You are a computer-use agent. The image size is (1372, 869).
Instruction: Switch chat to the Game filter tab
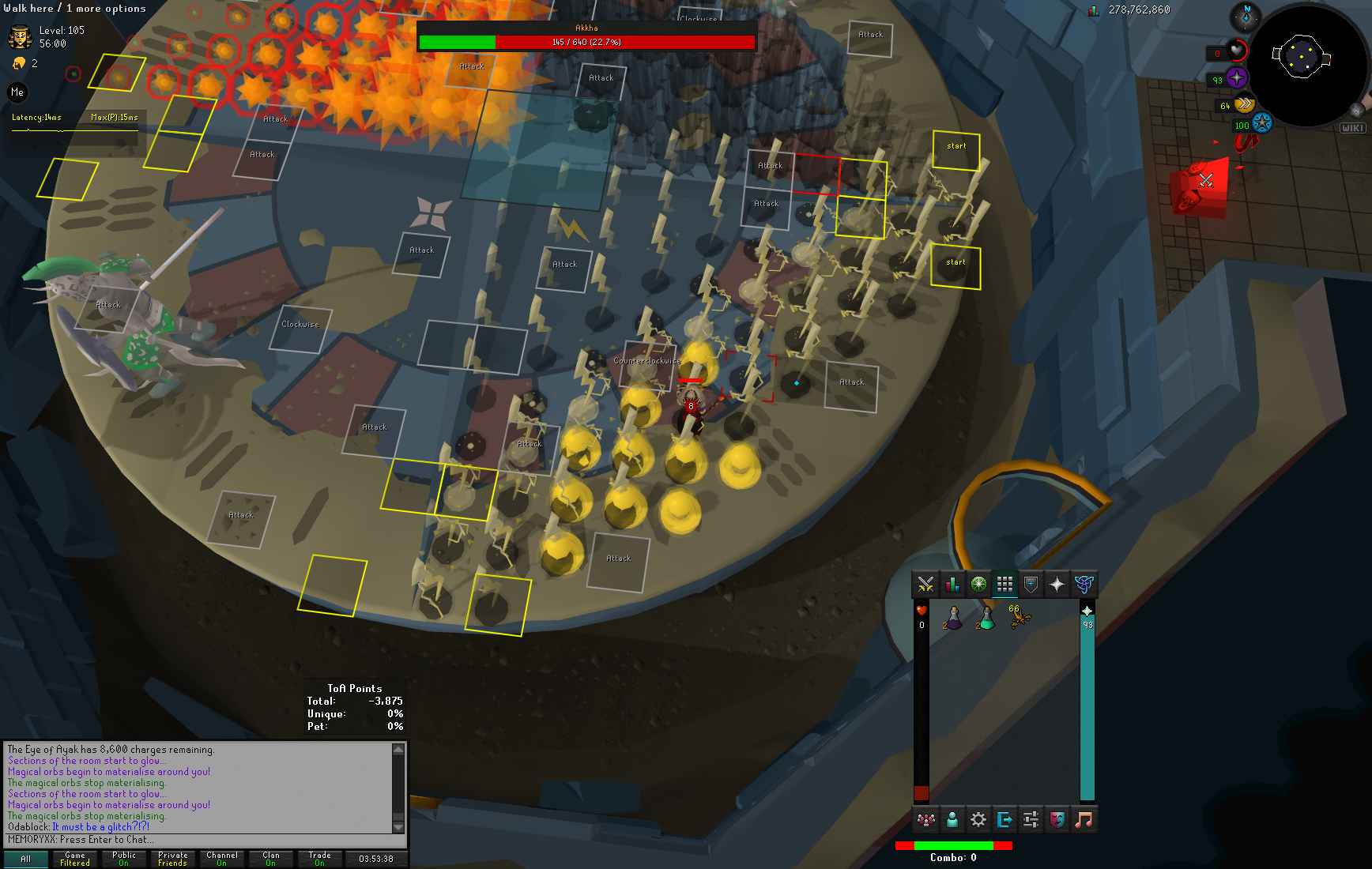tap(75, 859)
